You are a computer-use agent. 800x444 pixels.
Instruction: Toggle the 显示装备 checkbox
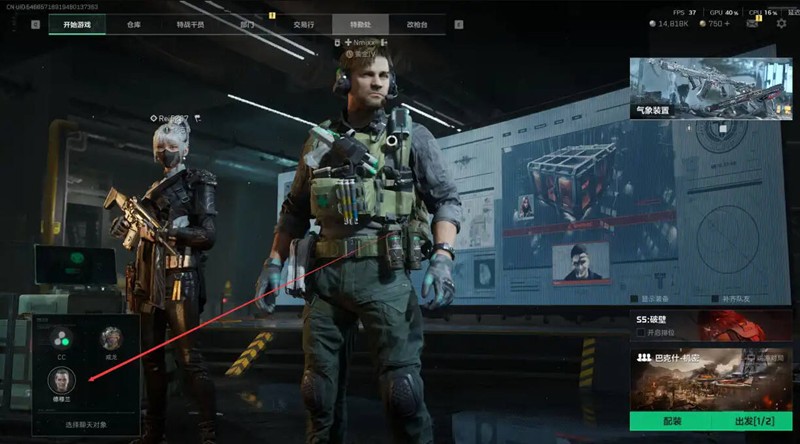coord(634,298)
